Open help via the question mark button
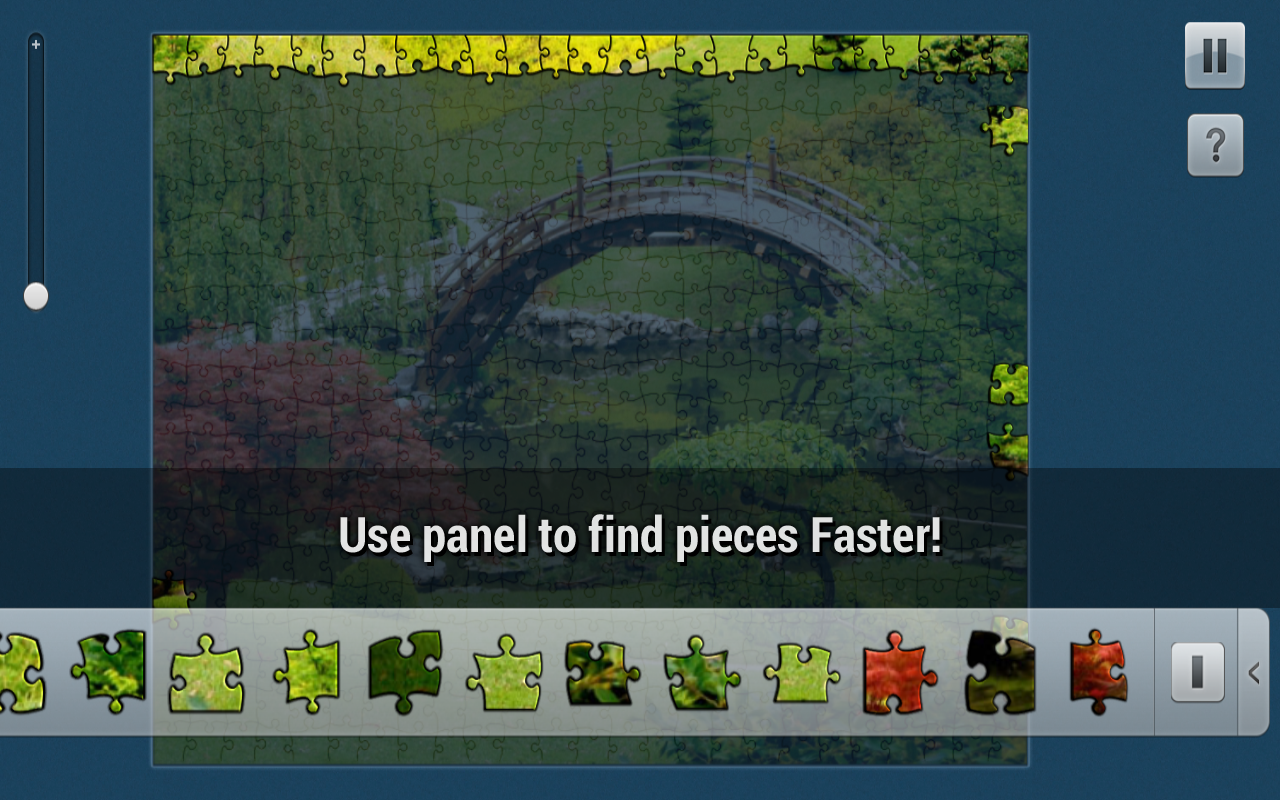 pyautogui.click(x=1214, y=146)
